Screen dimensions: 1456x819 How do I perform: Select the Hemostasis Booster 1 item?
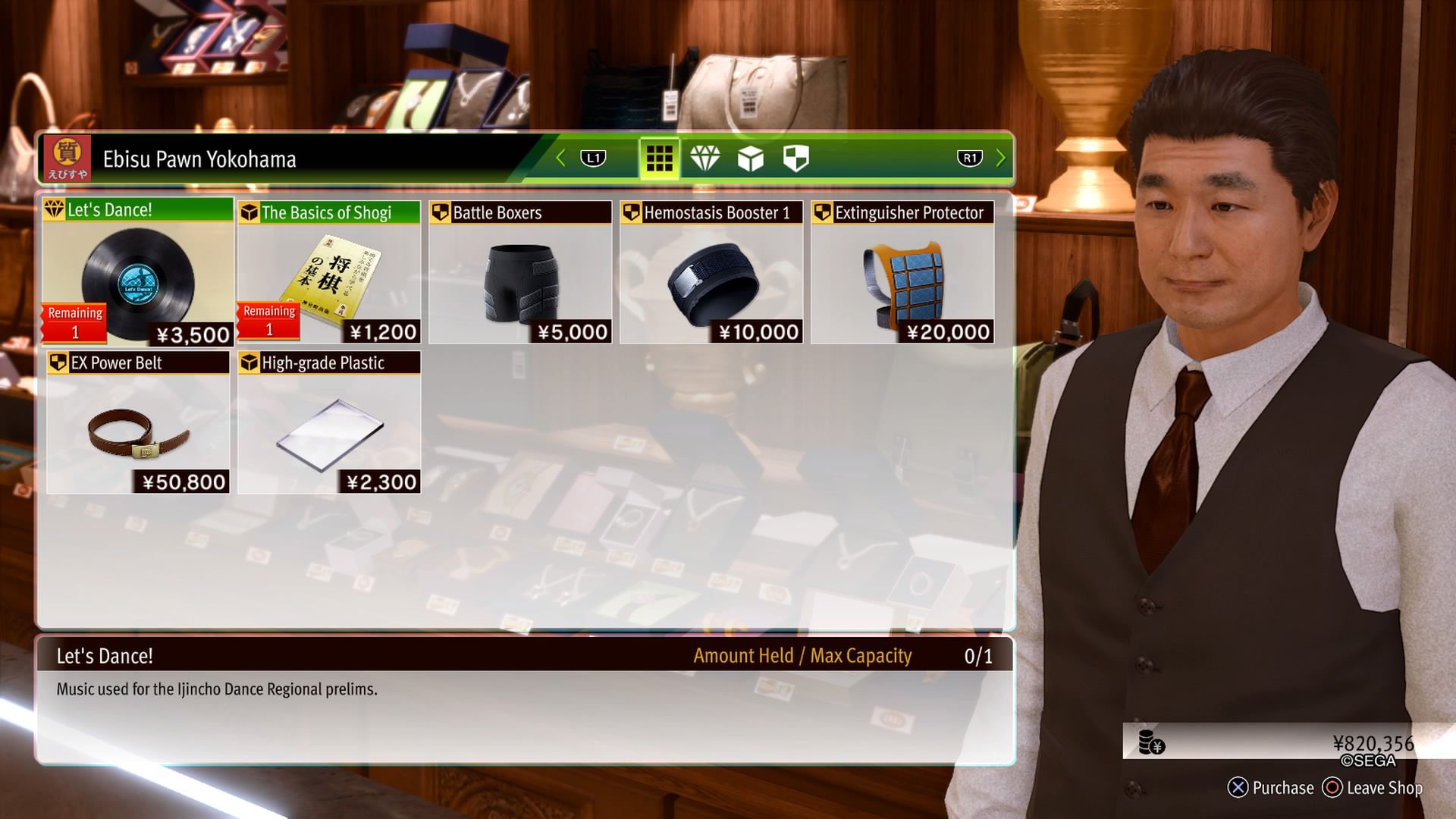tap(710, 273)
